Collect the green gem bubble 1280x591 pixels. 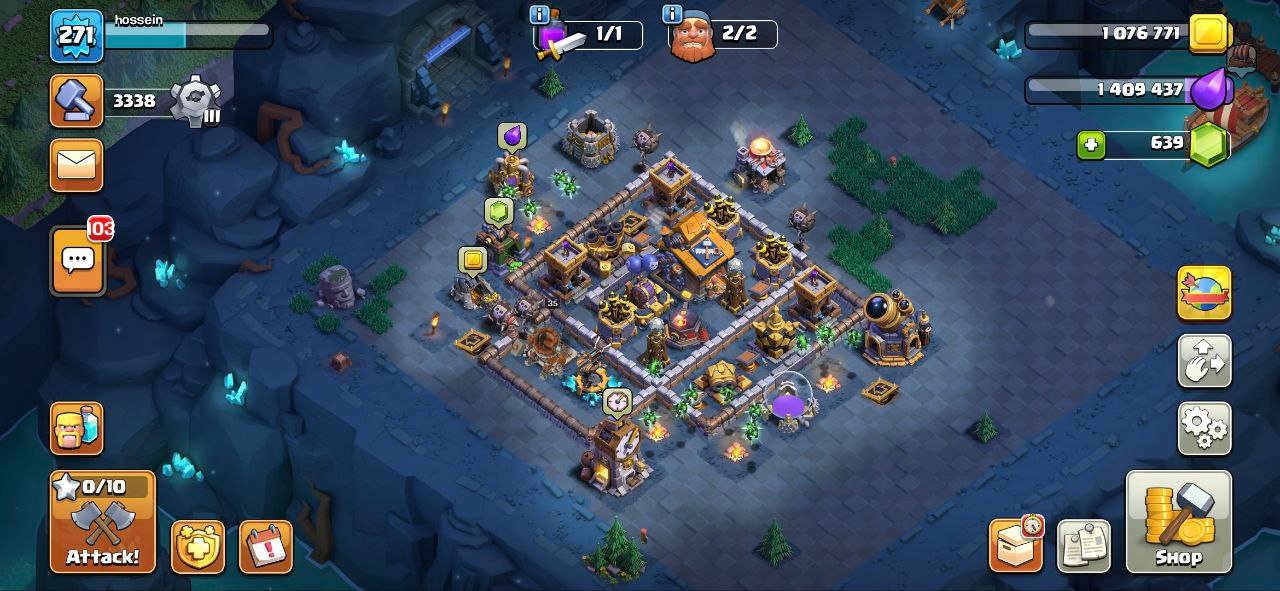(x=499, y=211)
